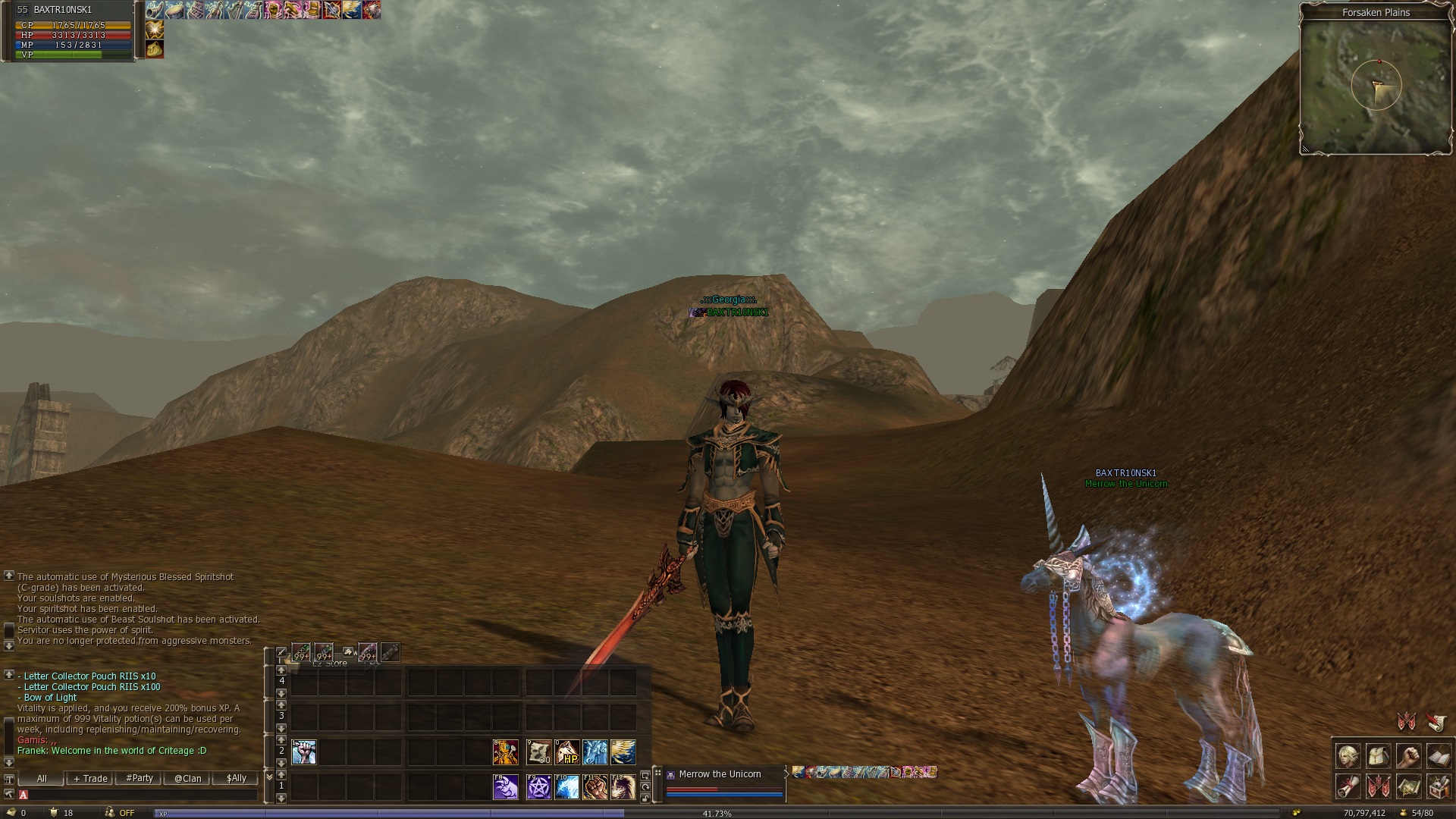Open the clan banners menu icon
The image size is (1456, 819).
click(1379, 786)
